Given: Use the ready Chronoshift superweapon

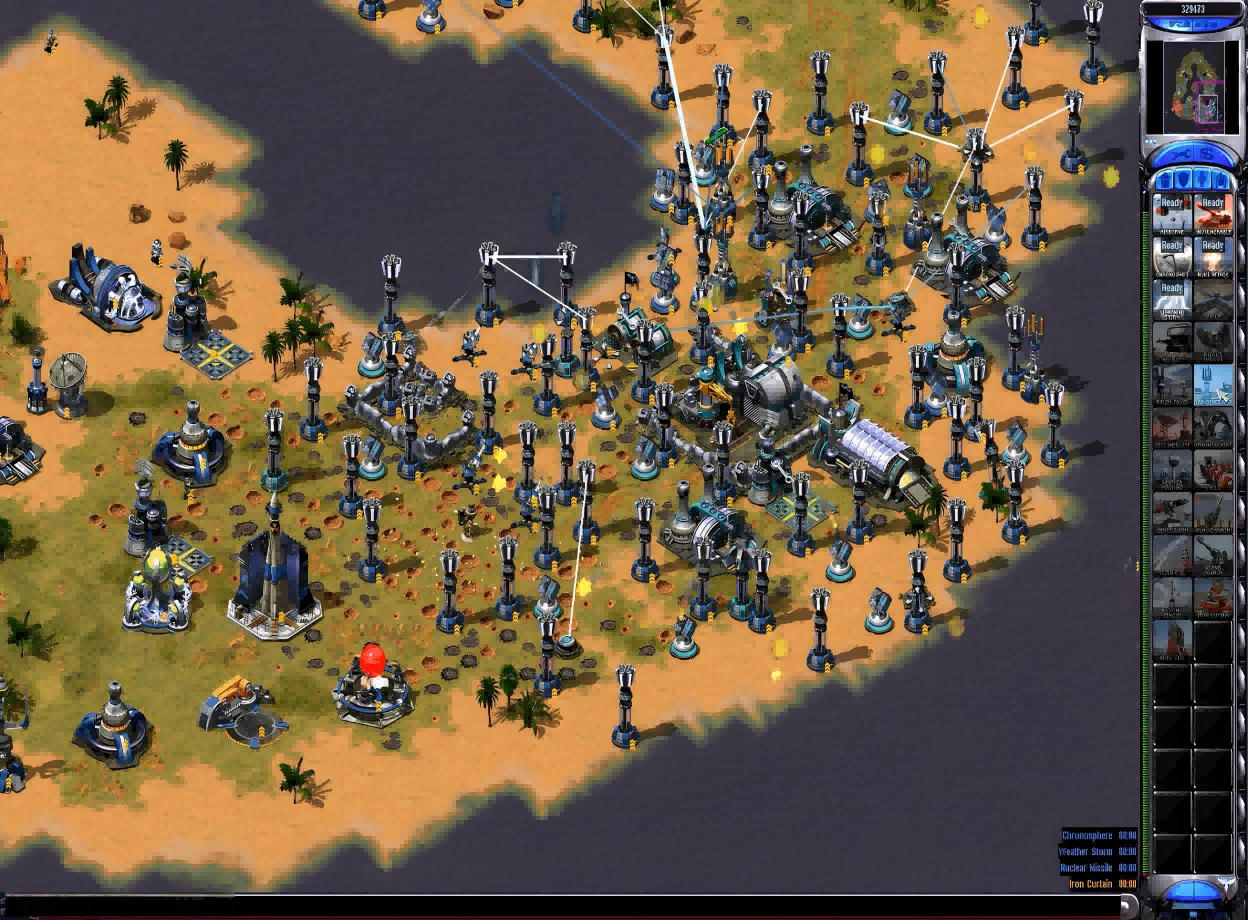Looking at the screenshot, I should click(1172, 256).
